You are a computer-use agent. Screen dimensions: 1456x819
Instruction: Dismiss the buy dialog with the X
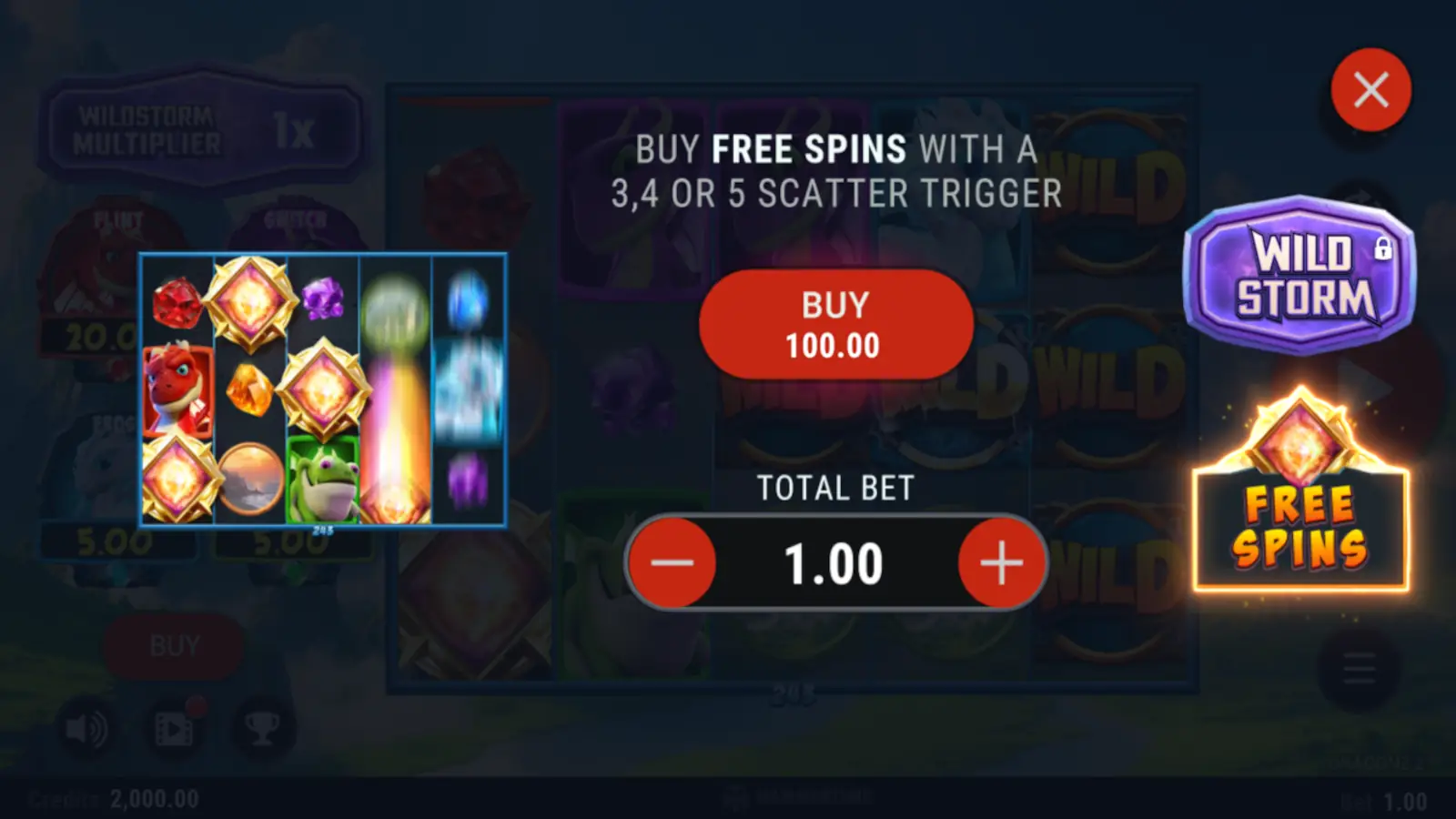point(1370,87)
